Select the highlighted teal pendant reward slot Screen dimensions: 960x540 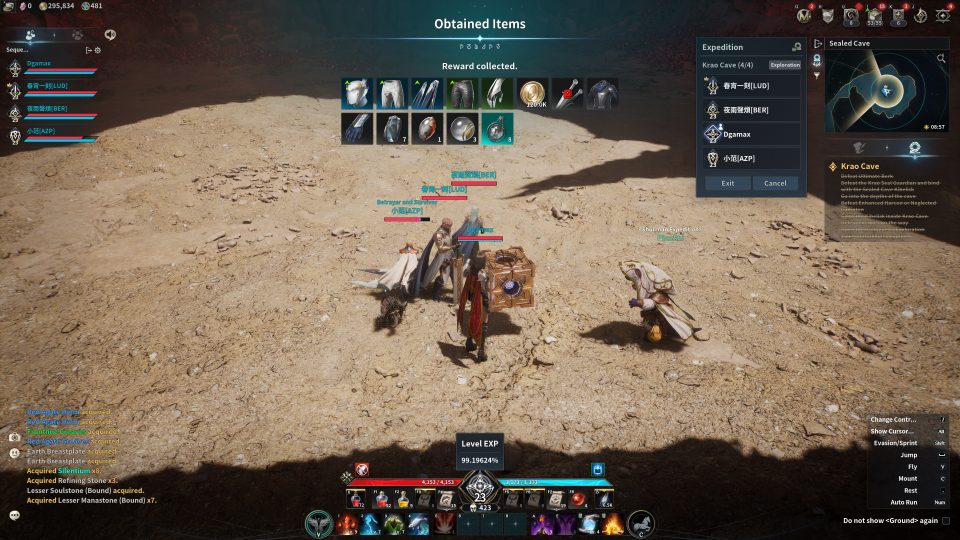point(497,129)
